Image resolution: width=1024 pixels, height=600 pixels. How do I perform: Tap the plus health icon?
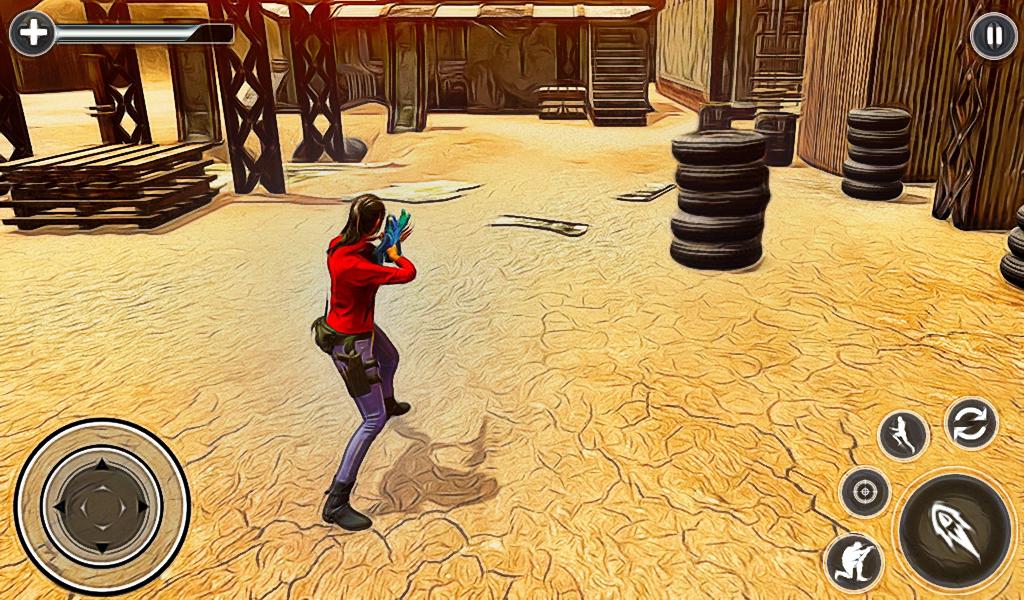click(33, 33)
